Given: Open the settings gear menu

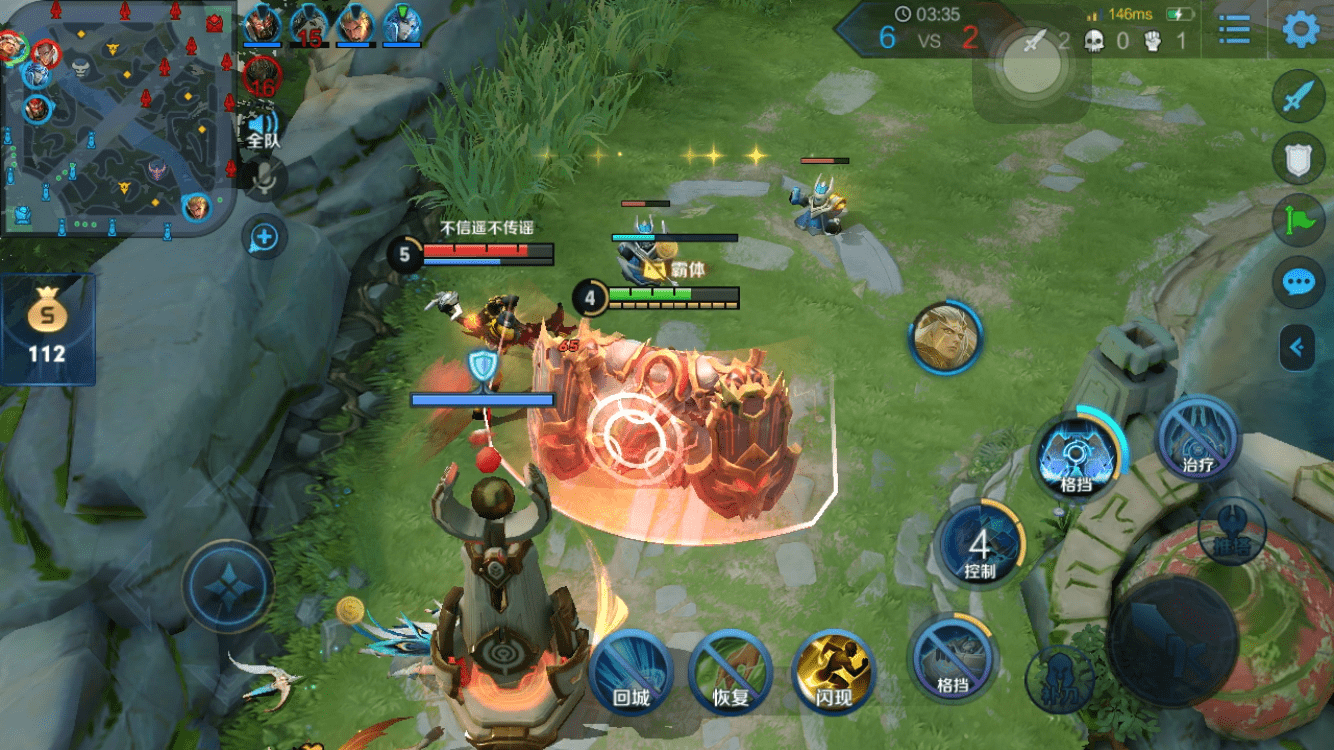Looking at the screenshot, I should pyautogui.click(x=1300, y=29).
